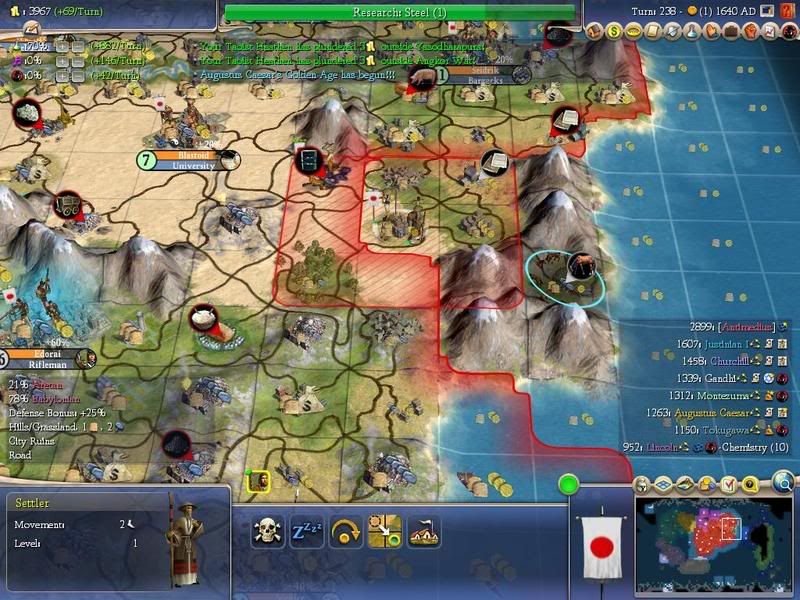
Task: Found a city with the Settler
Action: coord(424,530)
